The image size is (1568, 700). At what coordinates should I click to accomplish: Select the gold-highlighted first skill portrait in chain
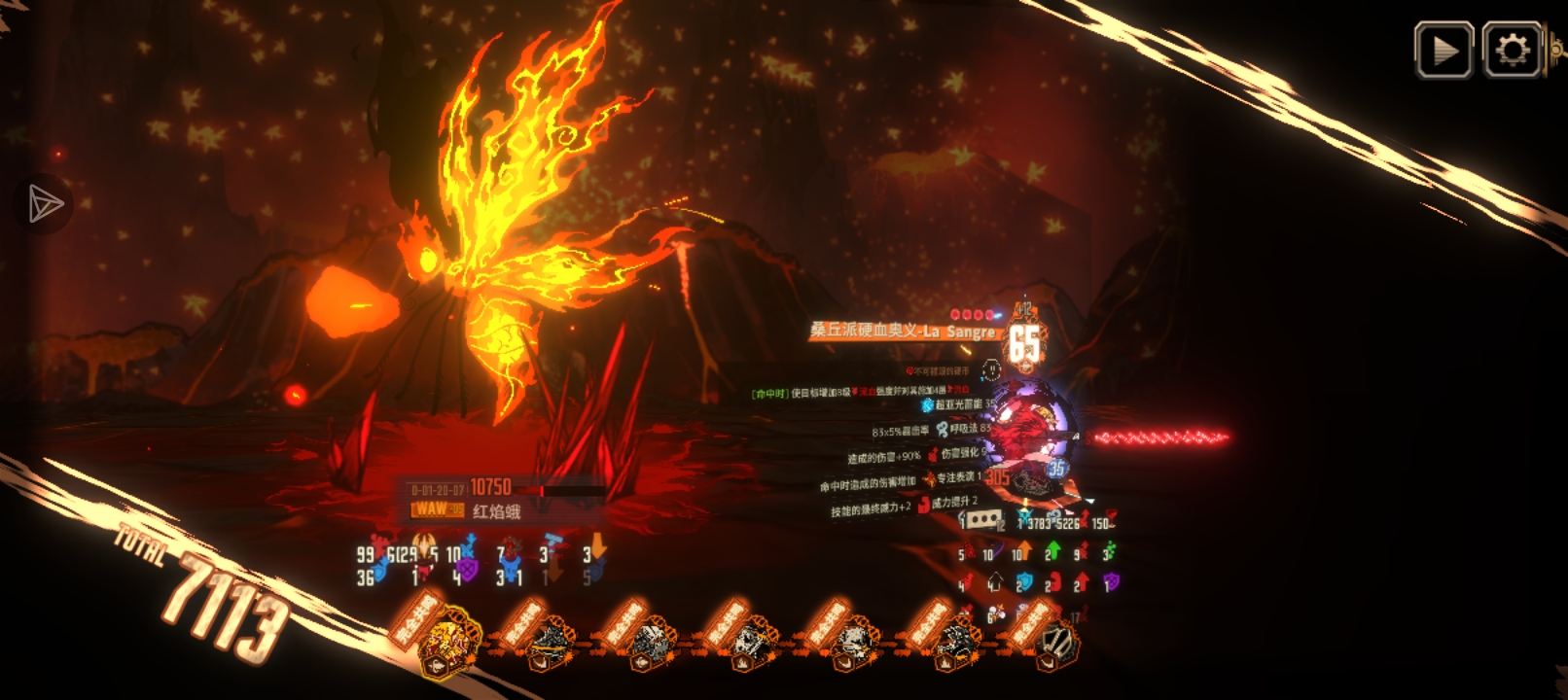pos(448,642)
